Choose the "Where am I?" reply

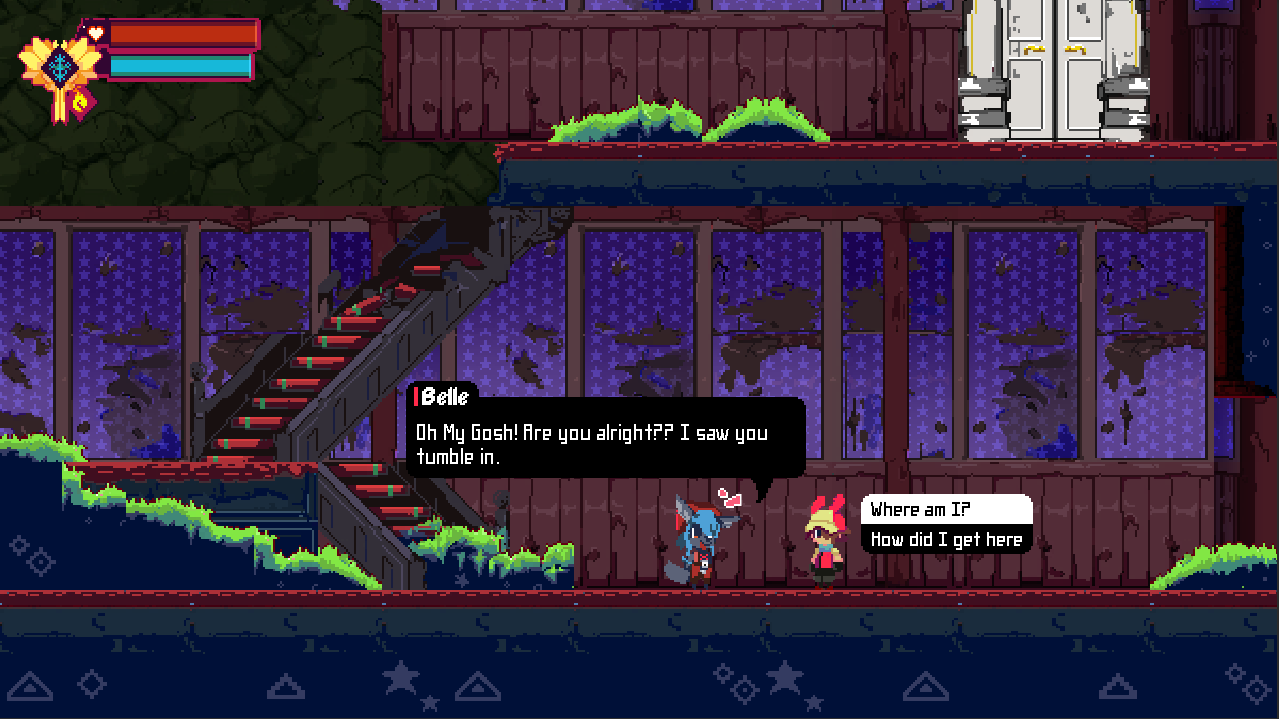tap(945, 510)
